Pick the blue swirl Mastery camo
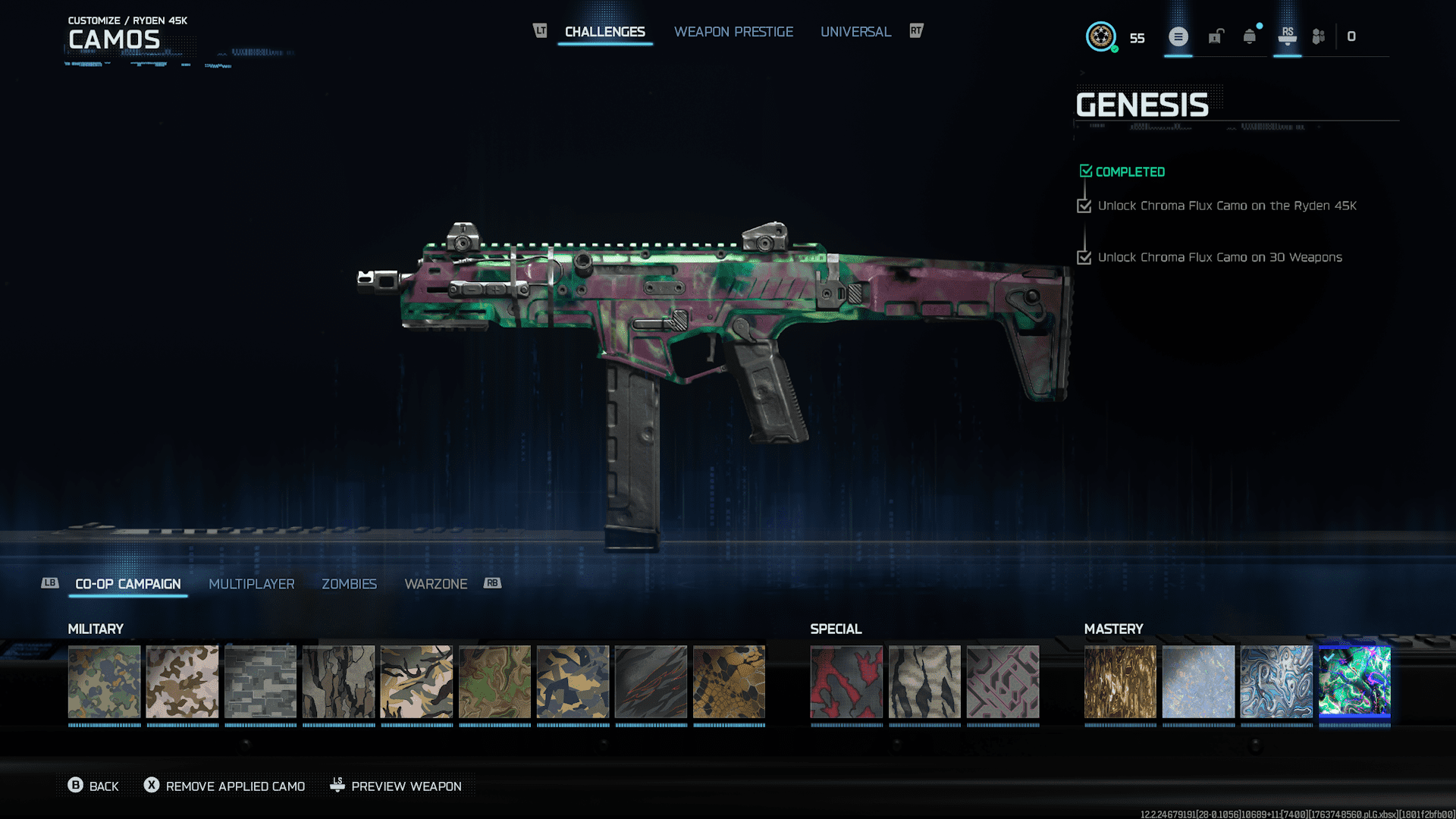Viewport: 1456px width, 819px height. coord(1276,681)
